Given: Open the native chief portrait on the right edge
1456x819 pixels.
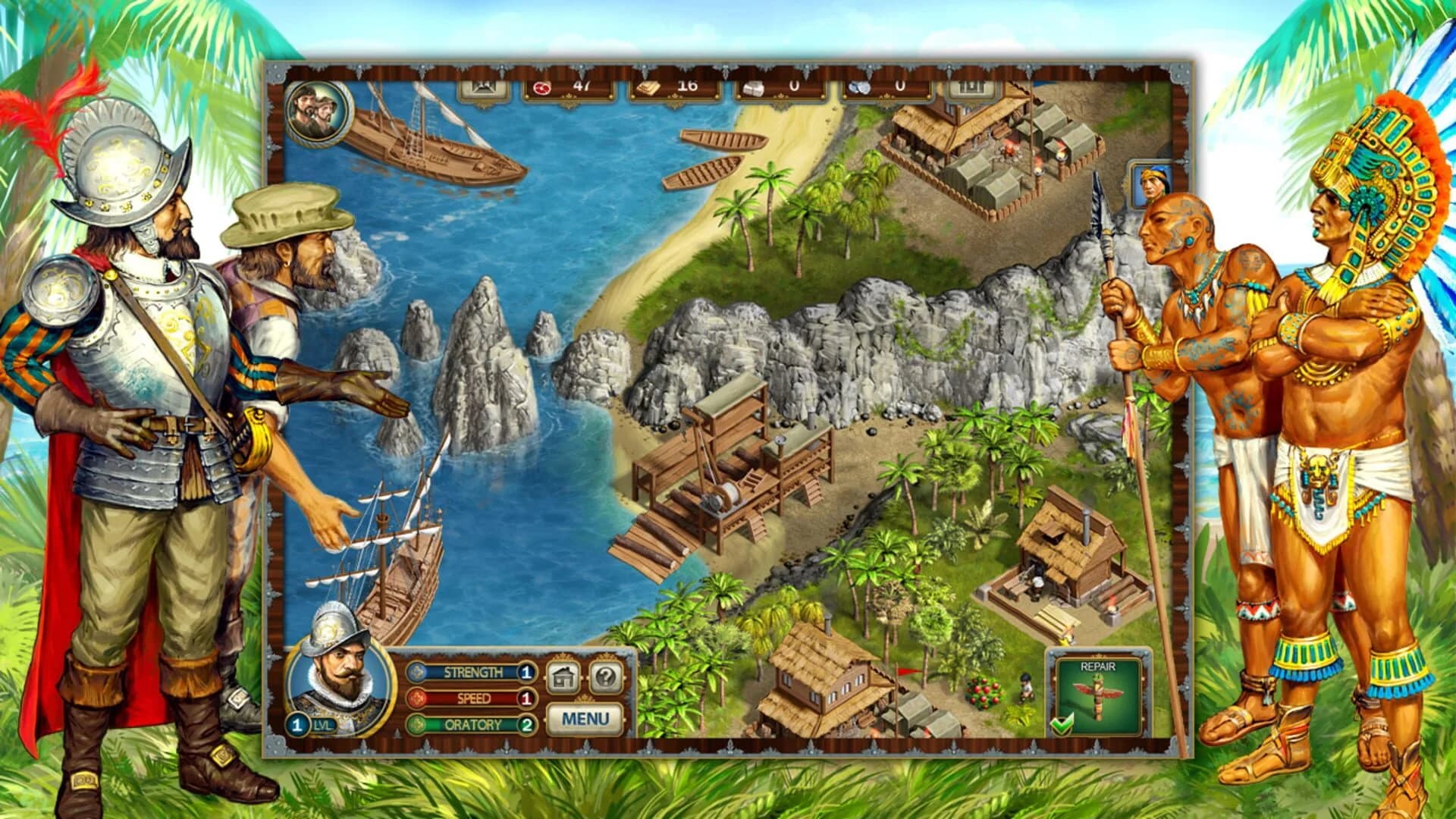Looking at the screenshot, I should click(x=1153, y=184).
